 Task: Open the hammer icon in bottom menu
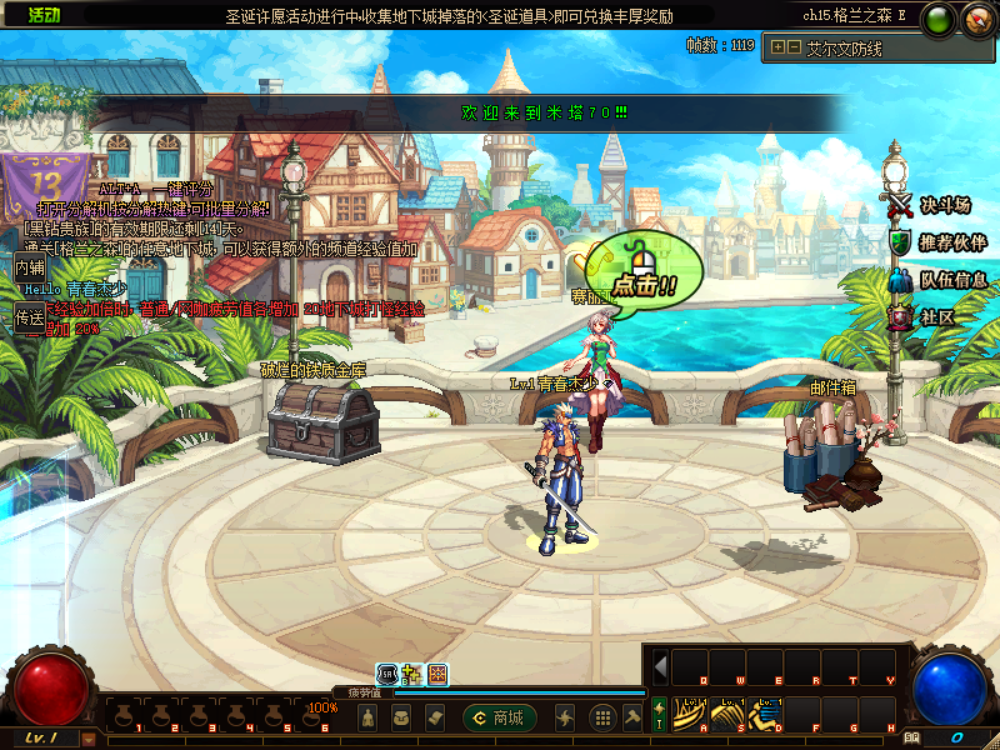coord(633,717)
